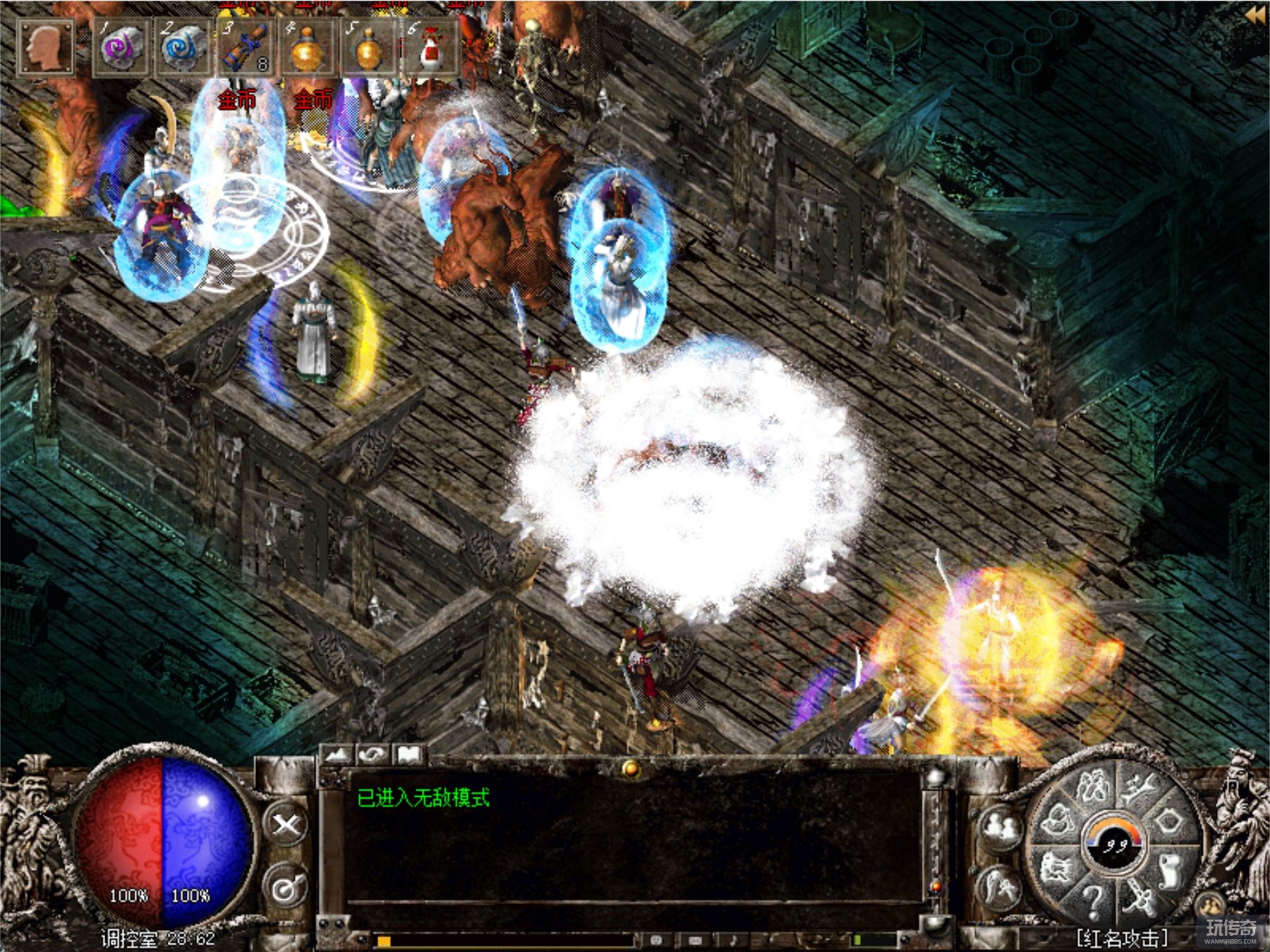Use the red-capped white flask in slot 6
This screenshot has width=1270, height=952.
coord(430,48)
